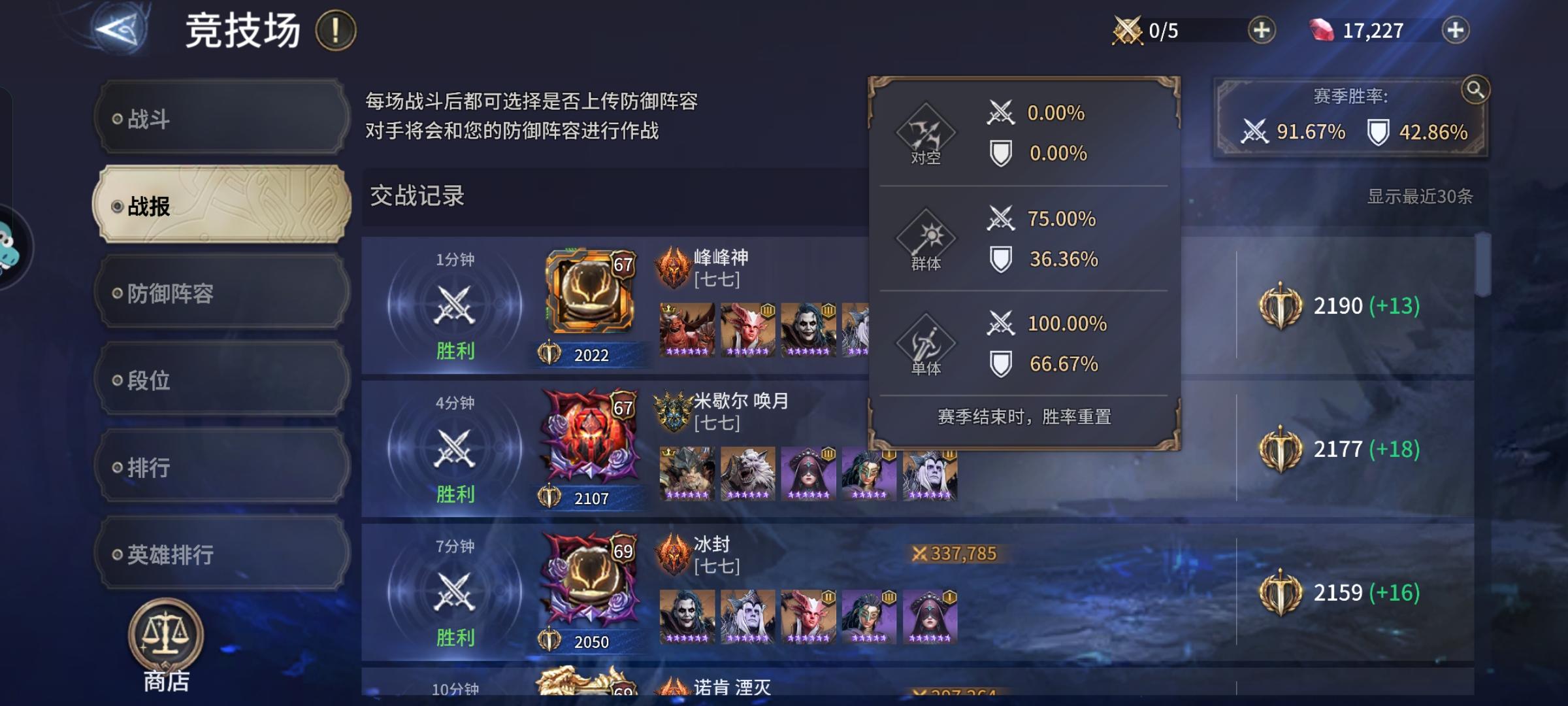This screenshot has width=1568, height=706.
Task: Navigate back with the top-left arrow
Action: coord(116,27)
